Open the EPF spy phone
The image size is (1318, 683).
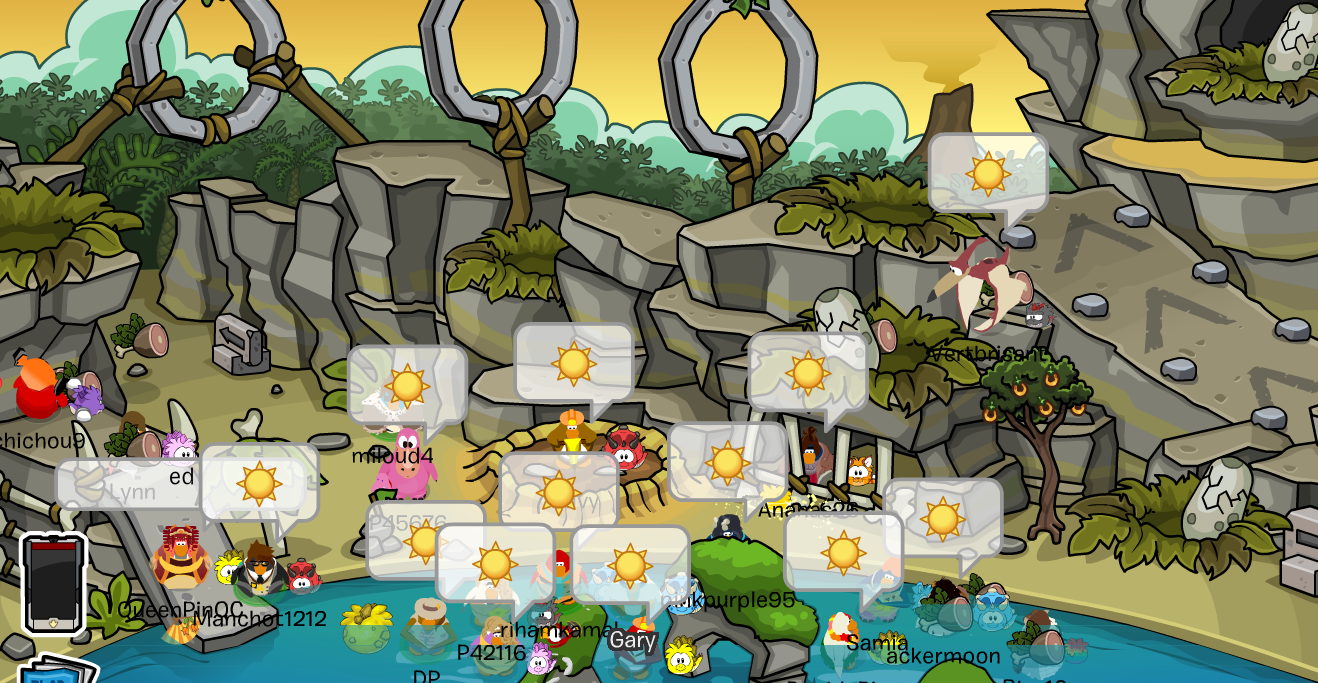coord(54,583)
